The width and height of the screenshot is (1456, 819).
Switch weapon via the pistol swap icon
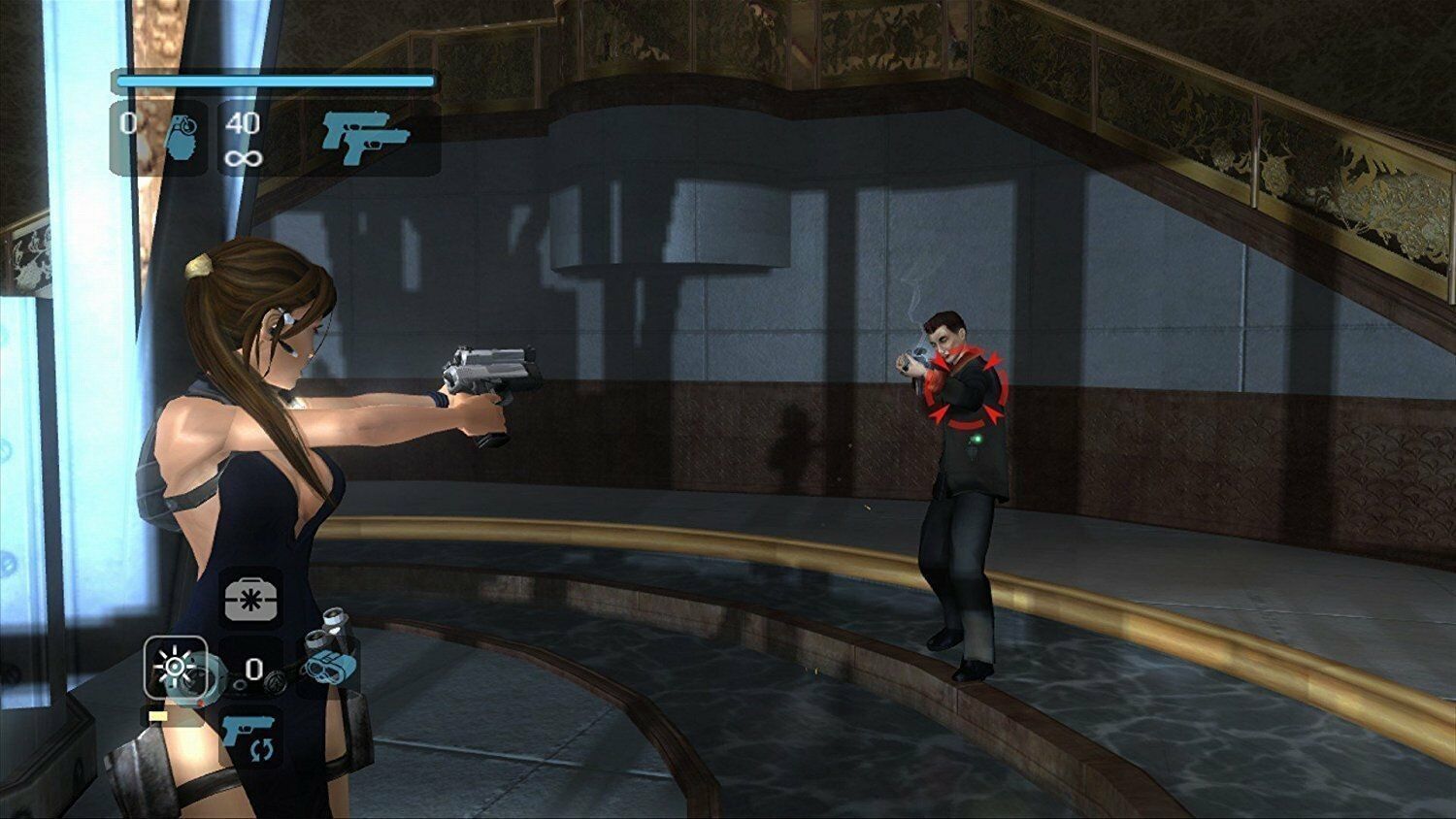point(248,737)
